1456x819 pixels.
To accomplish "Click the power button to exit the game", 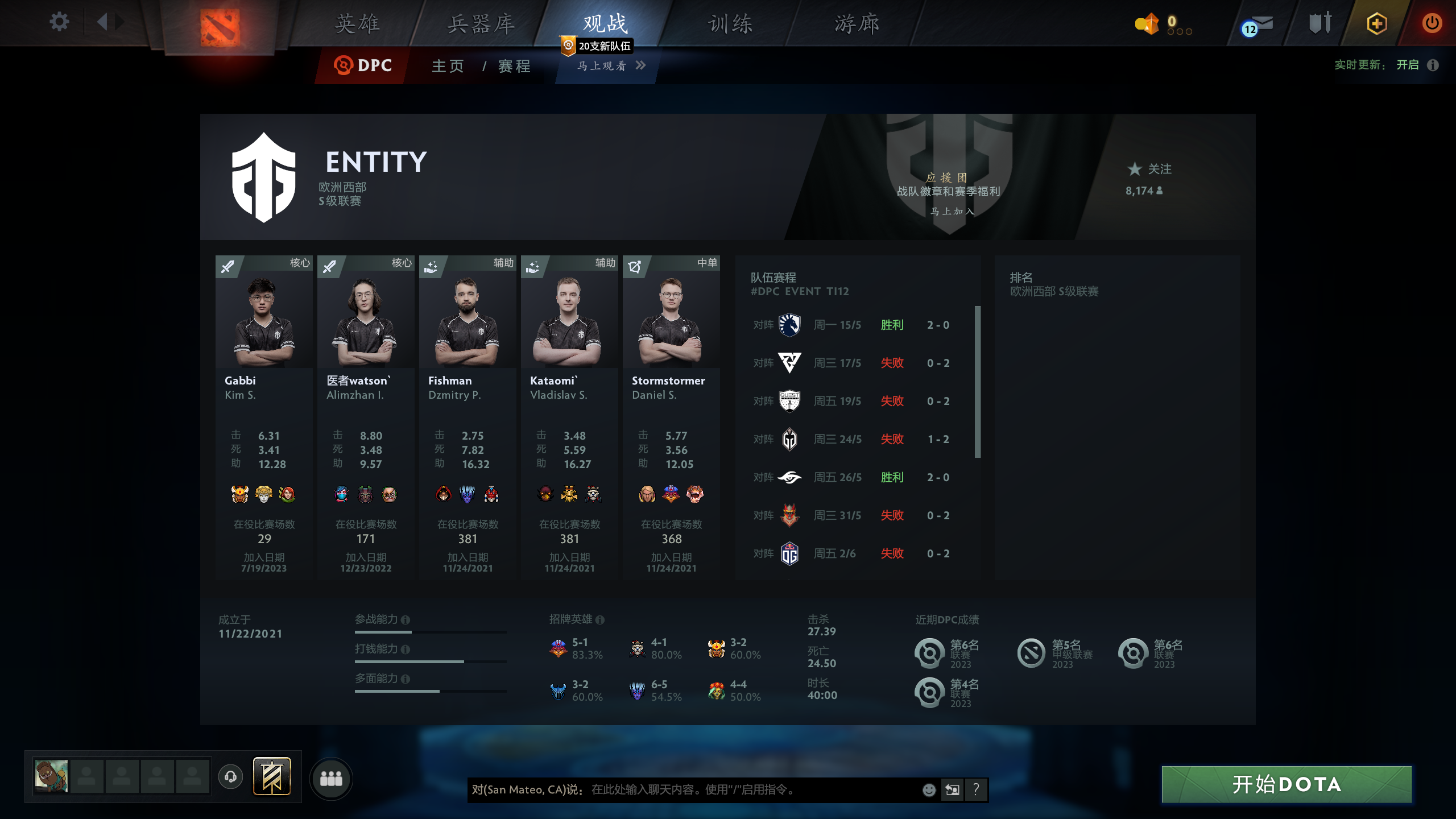I will [x=1432, y=23].
